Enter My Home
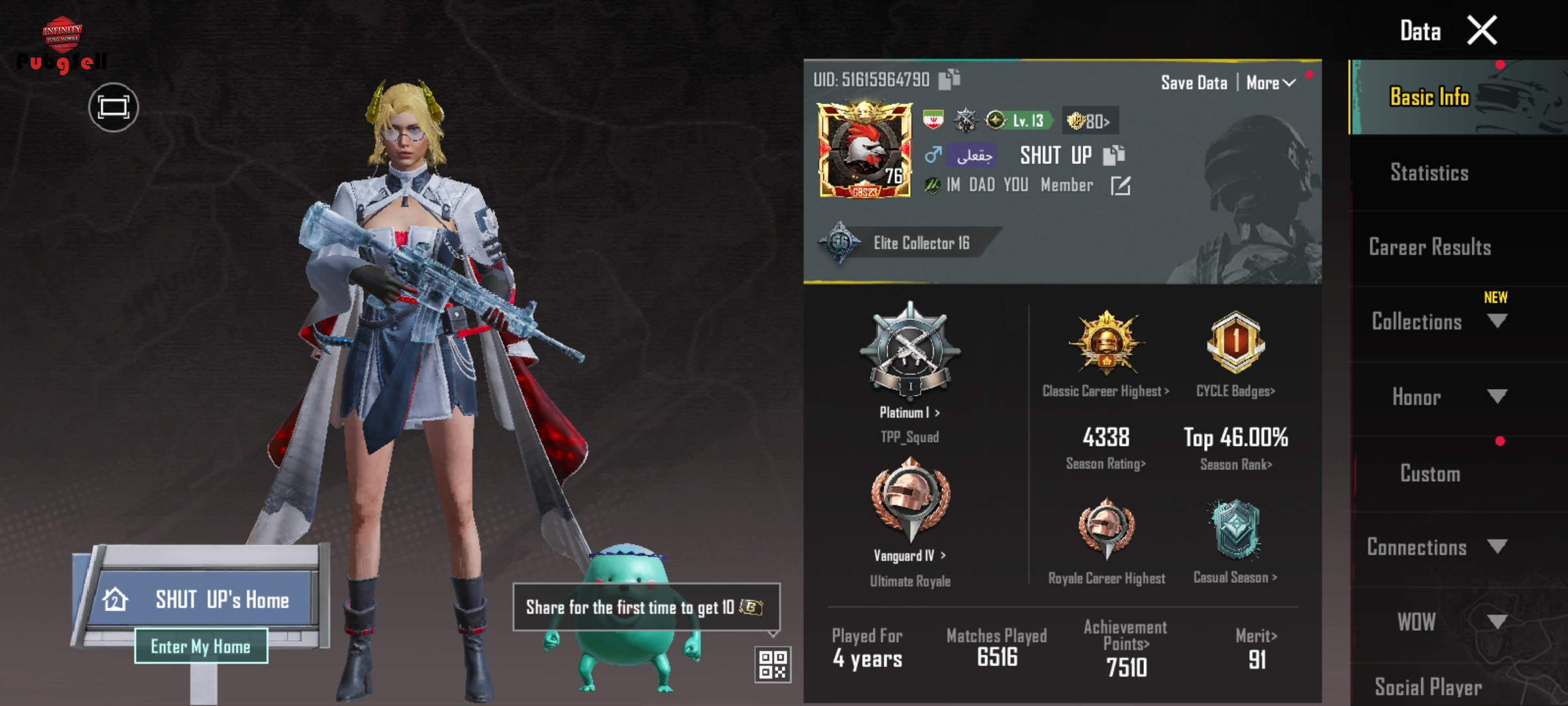 (x=201, y=646)
